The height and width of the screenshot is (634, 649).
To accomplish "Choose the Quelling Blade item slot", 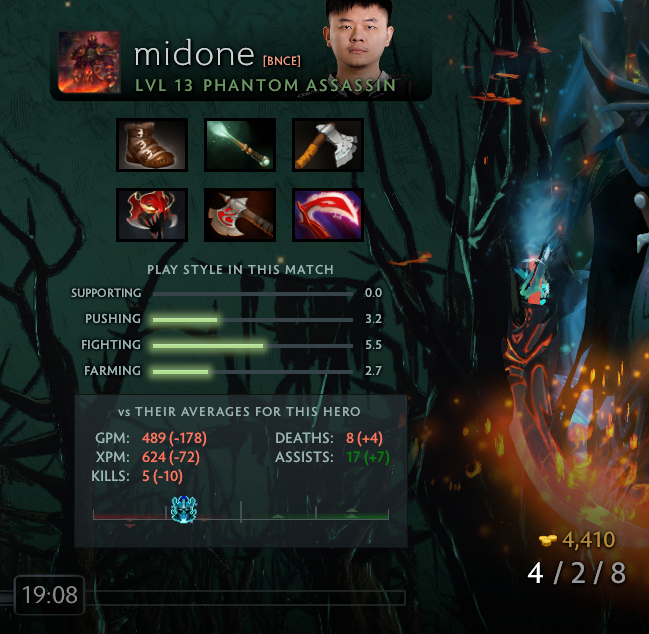I will [328, 145].
